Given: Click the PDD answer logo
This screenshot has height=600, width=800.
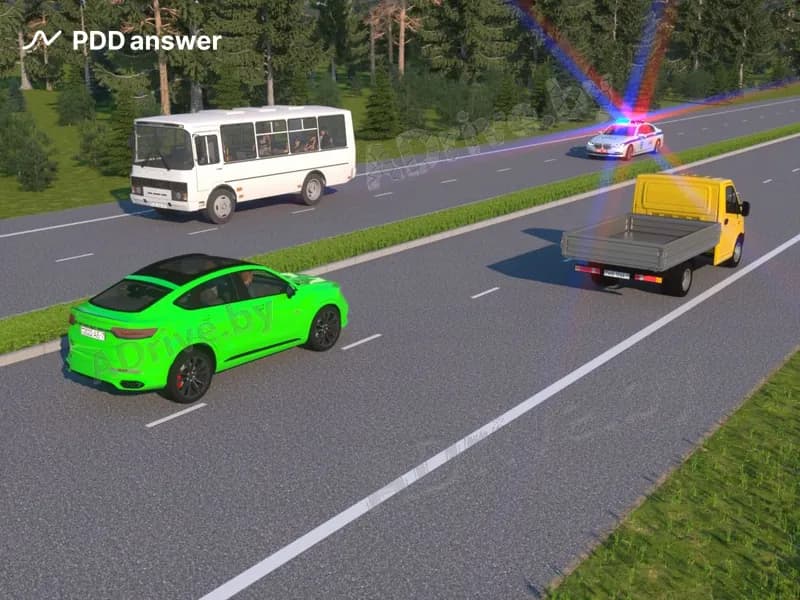Looking at the screenshot, I should (x=121, y=41).
